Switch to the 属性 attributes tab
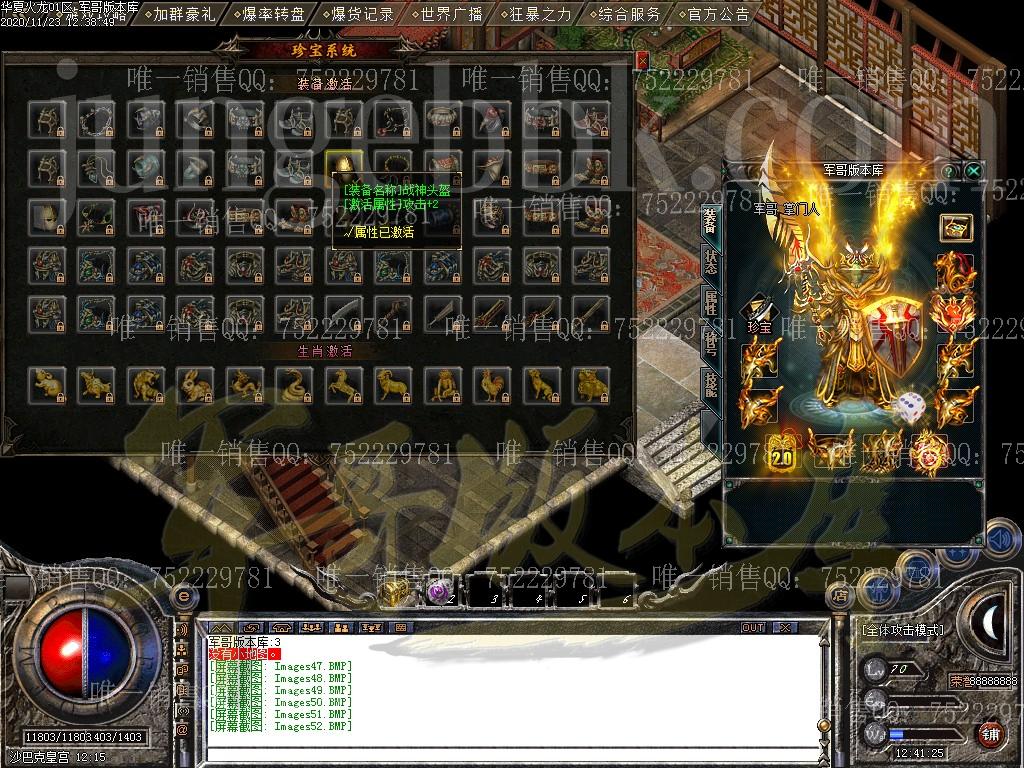This screenshot has width=1024, height=768. (710, 303)
